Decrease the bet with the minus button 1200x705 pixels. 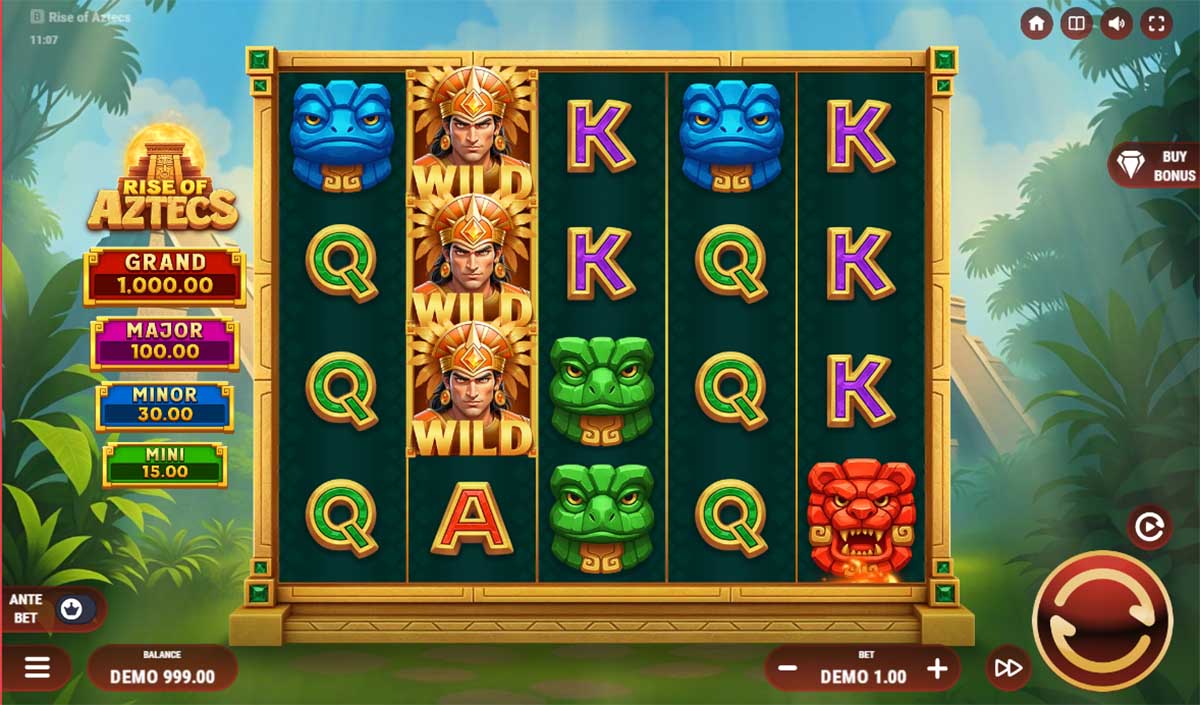pos(787,670)
